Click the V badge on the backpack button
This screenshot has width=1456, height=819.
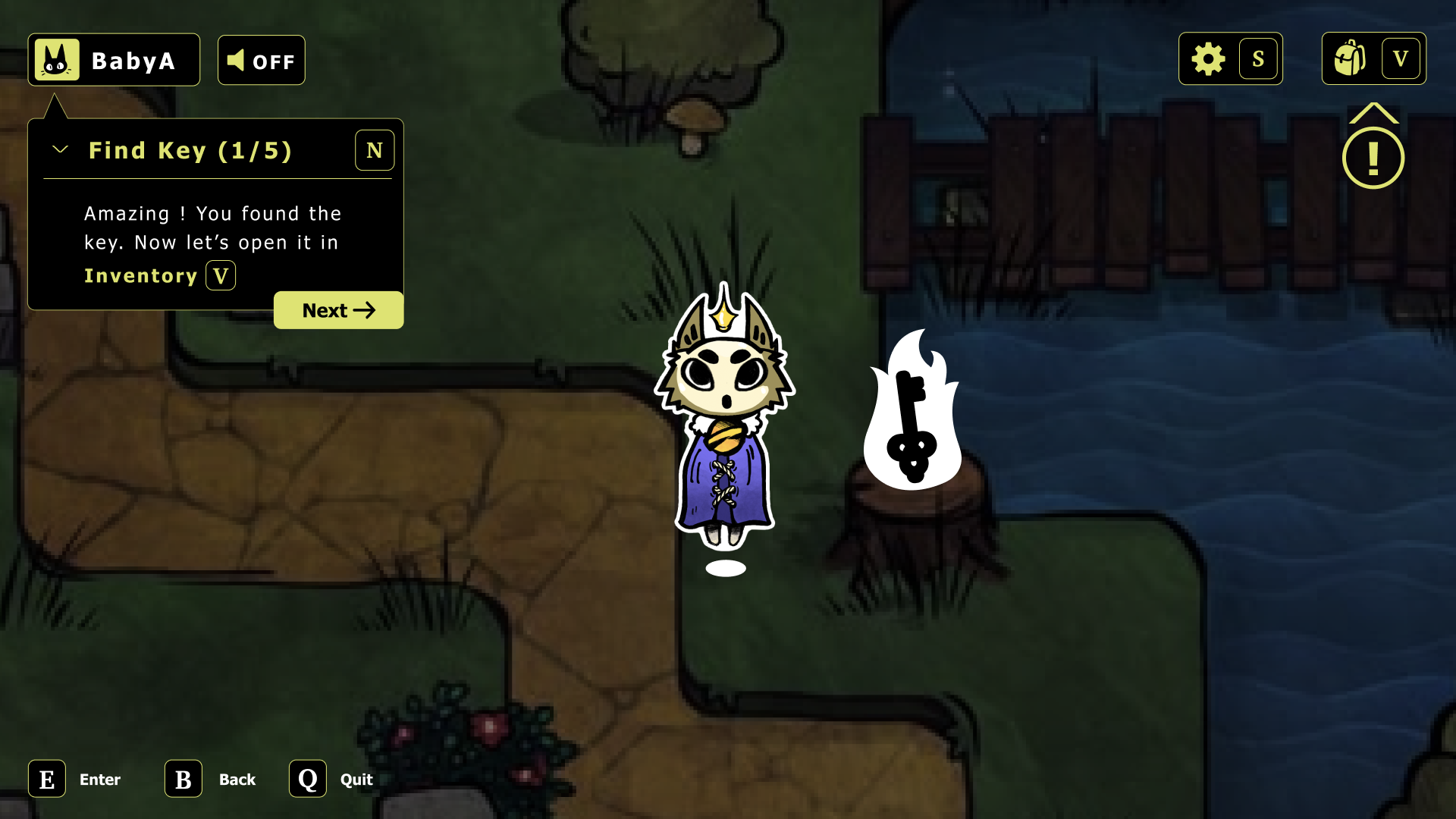click(x=1401, y=58)
